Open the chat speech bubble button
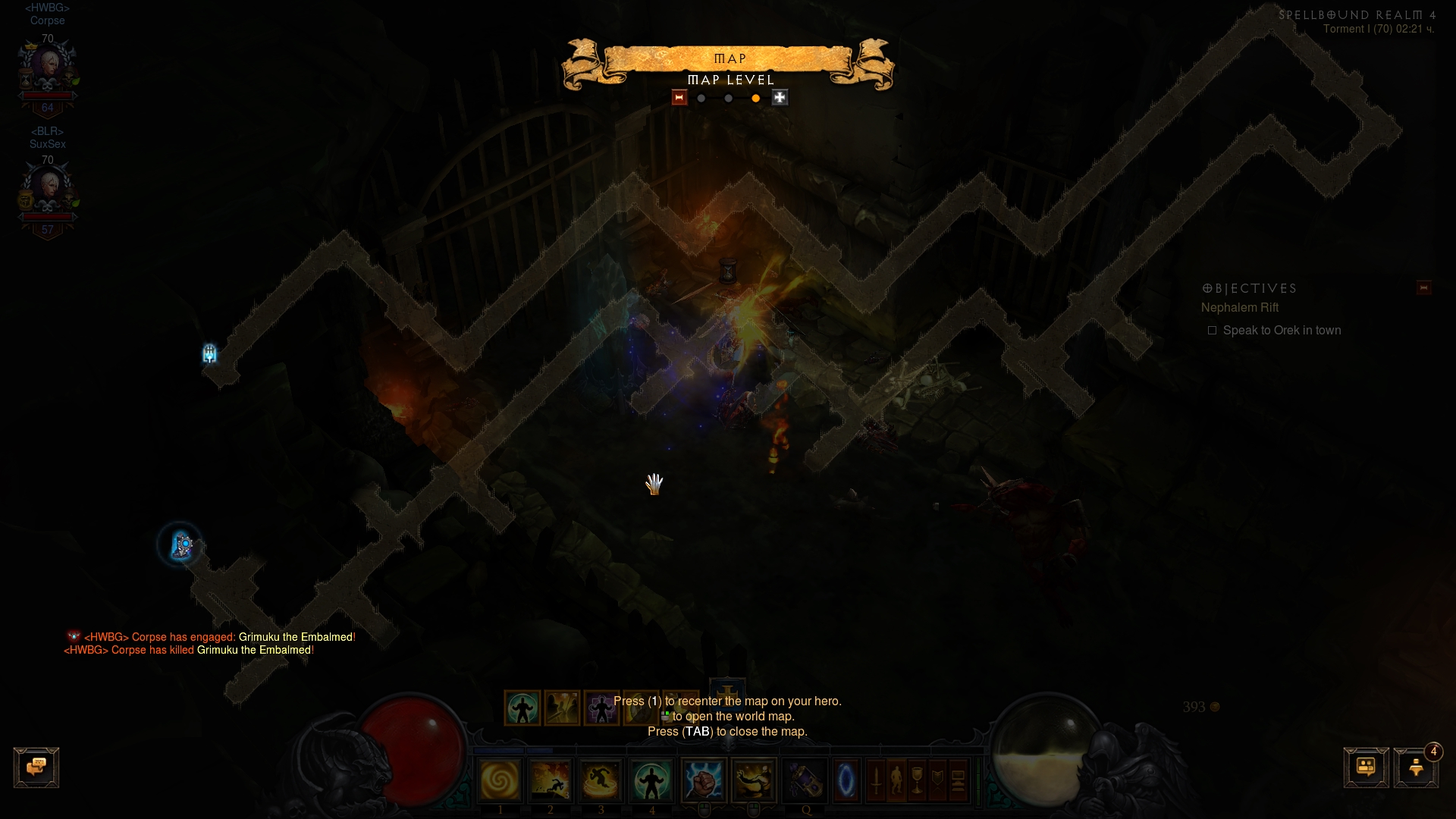The width and height of the screenshot is (1456, 819). [36, 767]
